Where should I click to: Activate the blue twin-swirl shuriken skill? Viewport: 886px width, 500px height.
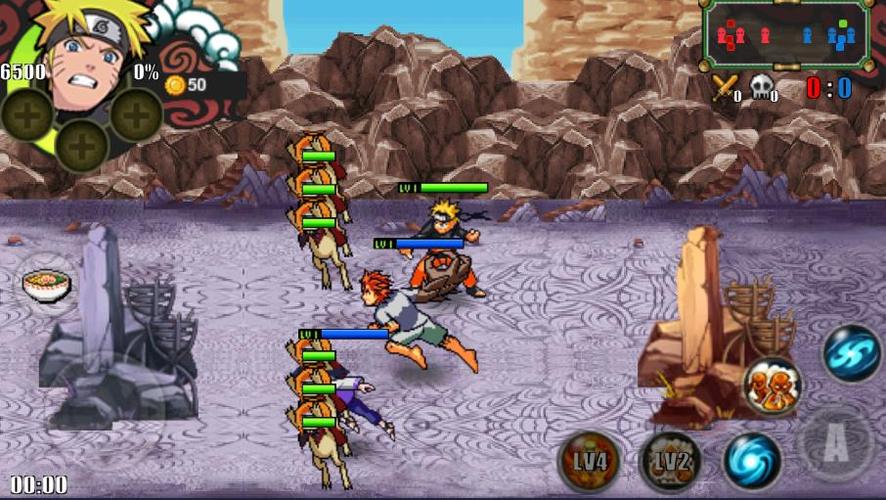point(851,354)
